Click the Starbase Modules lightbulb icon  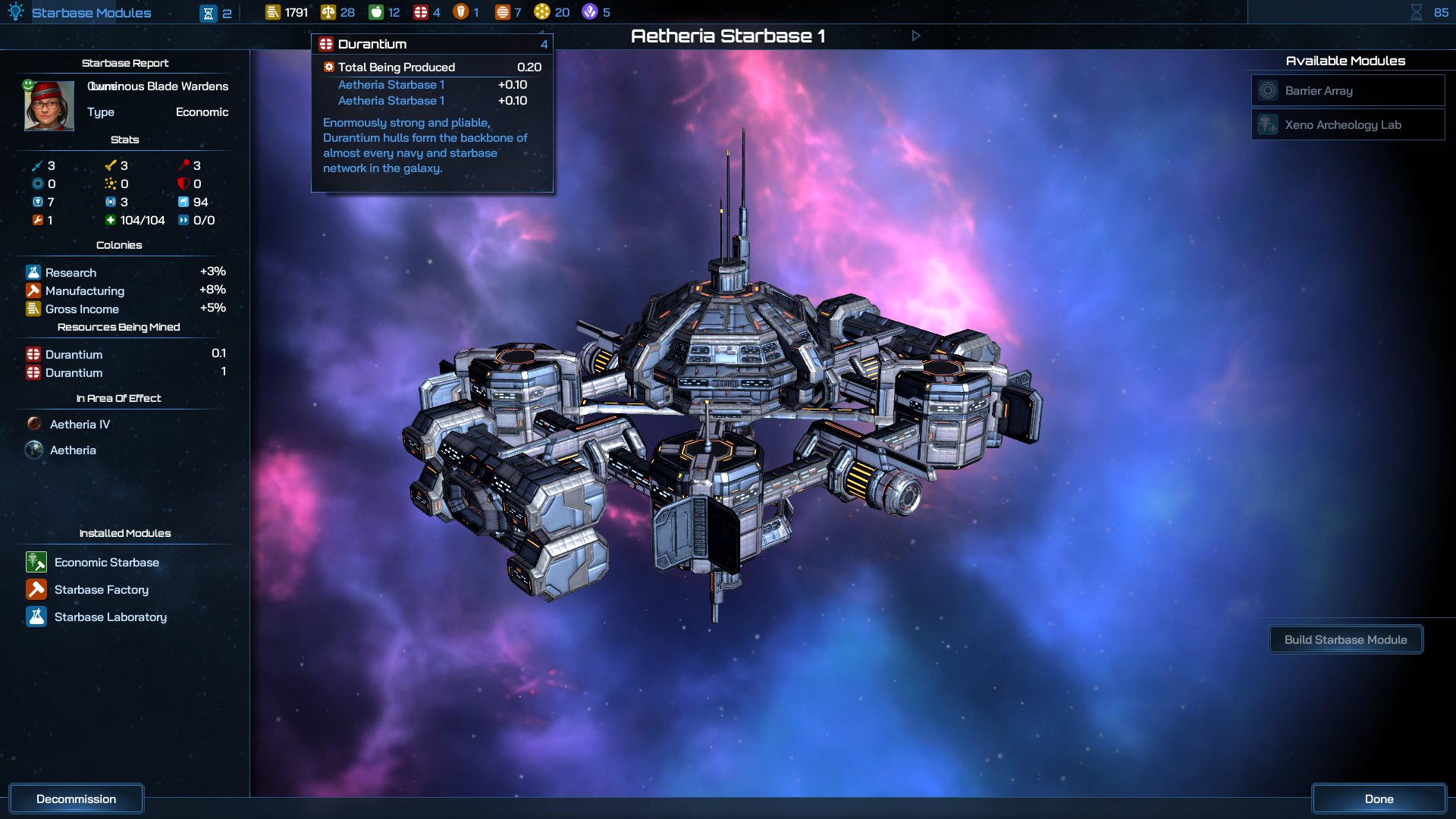pyautogui.click(x=16, y=12)
